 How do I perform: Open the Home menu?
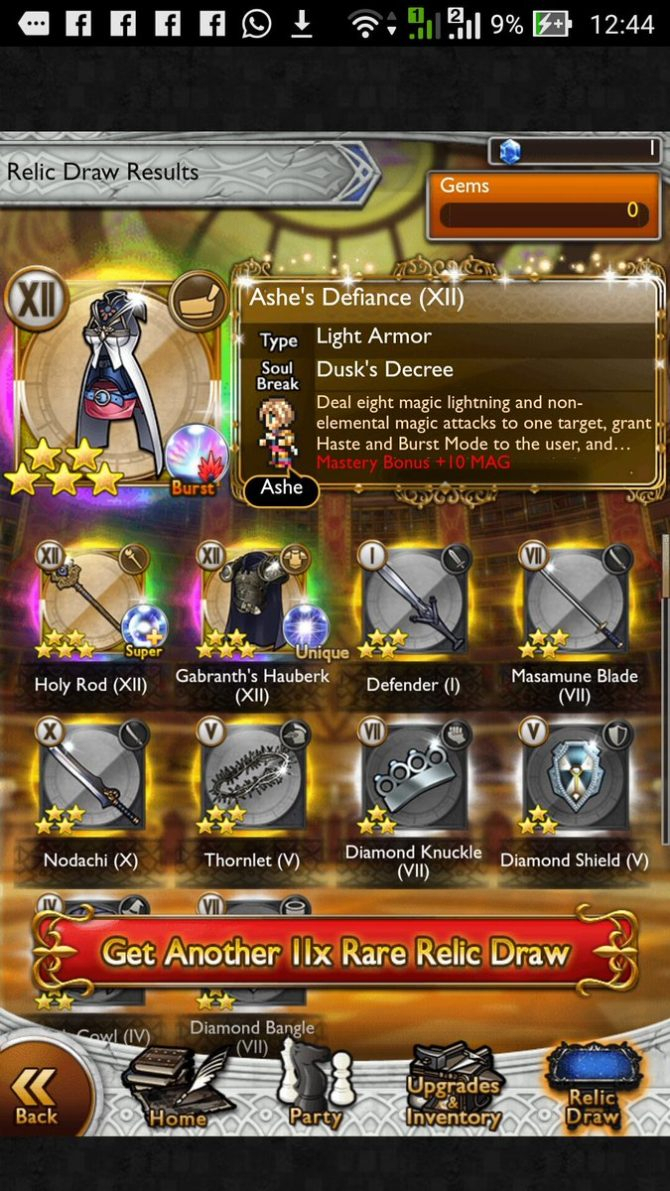coord(178,1090)
